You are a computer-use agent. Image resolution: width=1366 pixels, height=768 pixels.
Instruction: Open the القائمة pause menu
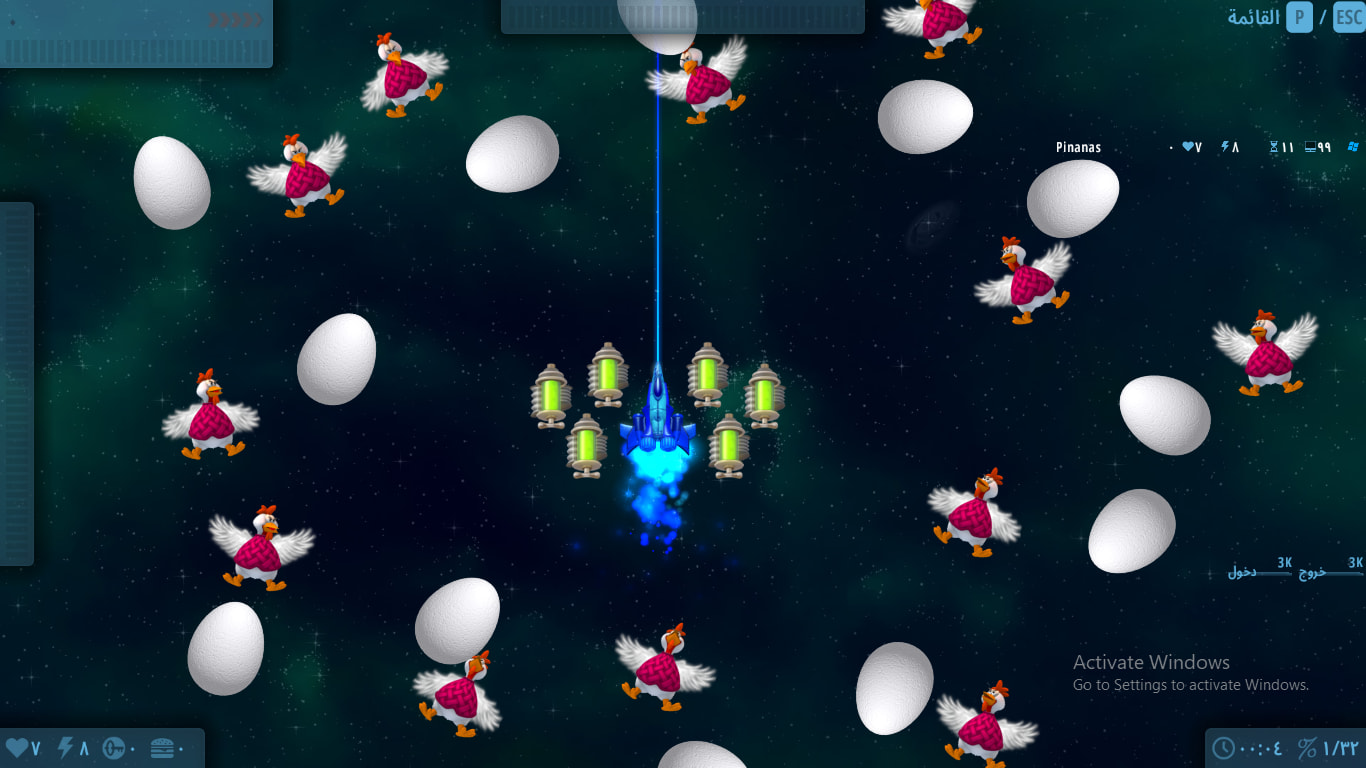pos(1255,18)
